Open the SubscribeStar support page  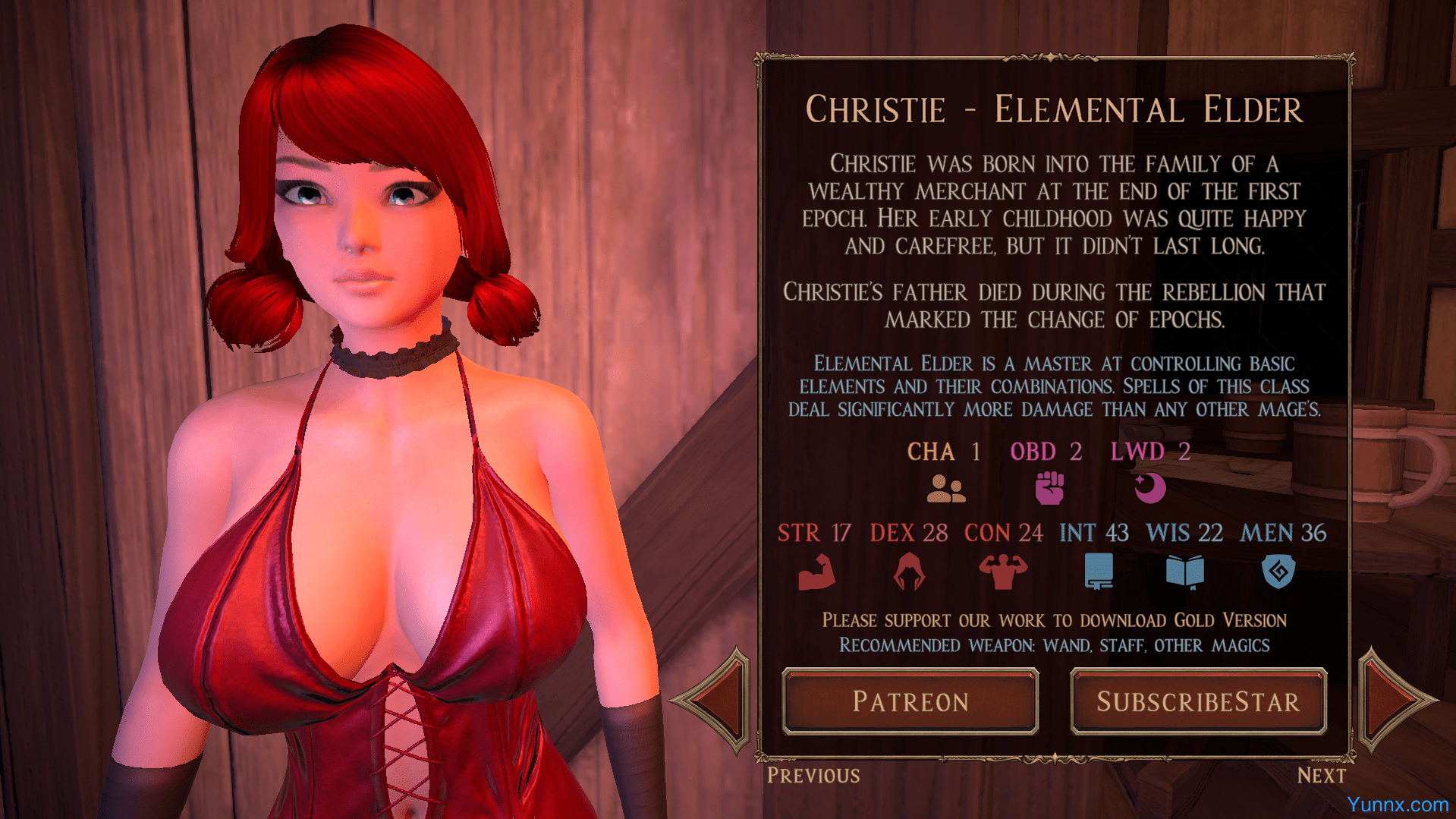1198,701
